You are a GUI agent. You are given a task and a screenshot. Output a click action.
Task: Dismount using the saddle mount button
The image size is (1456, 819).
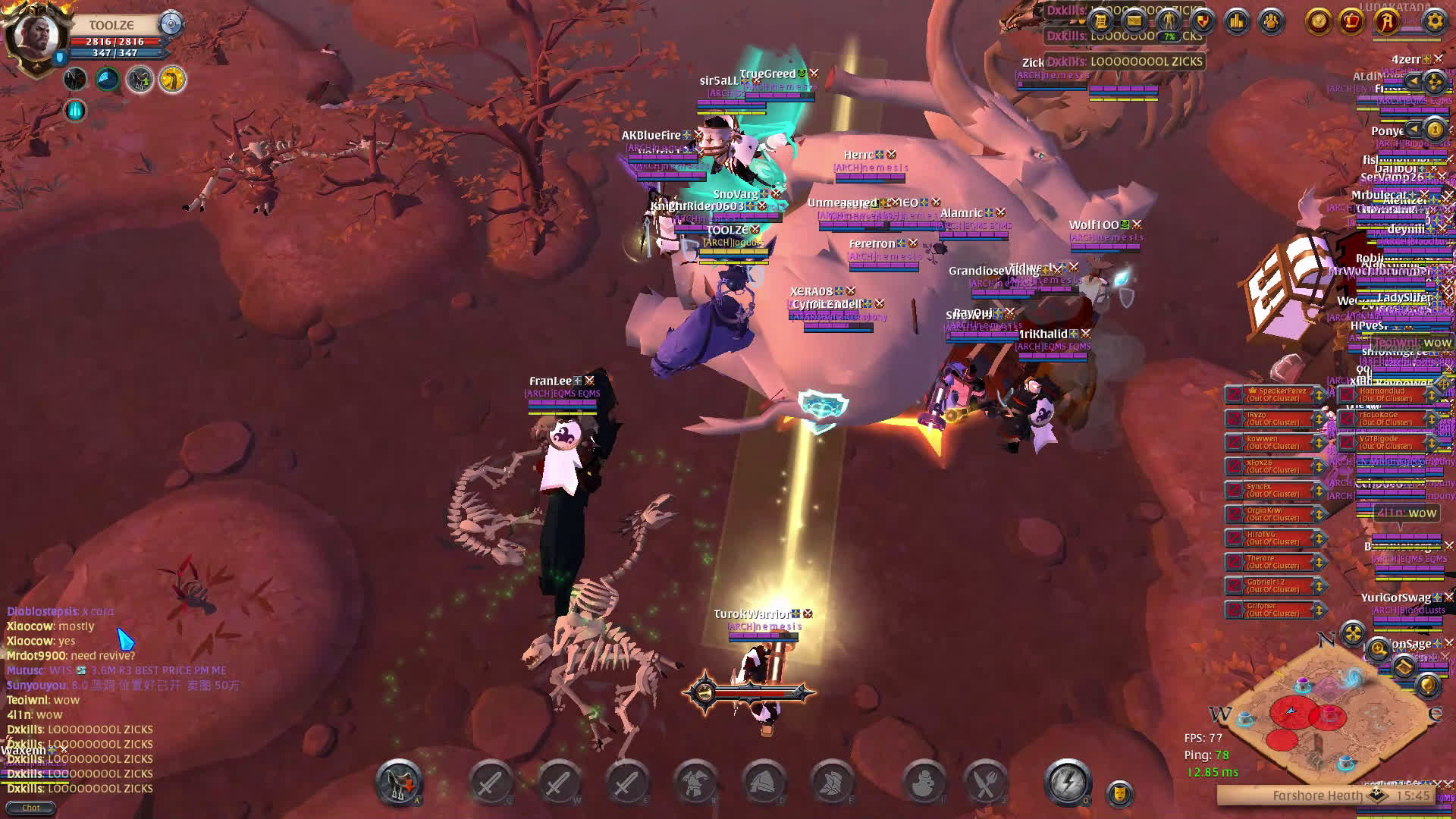click(399, 782)
